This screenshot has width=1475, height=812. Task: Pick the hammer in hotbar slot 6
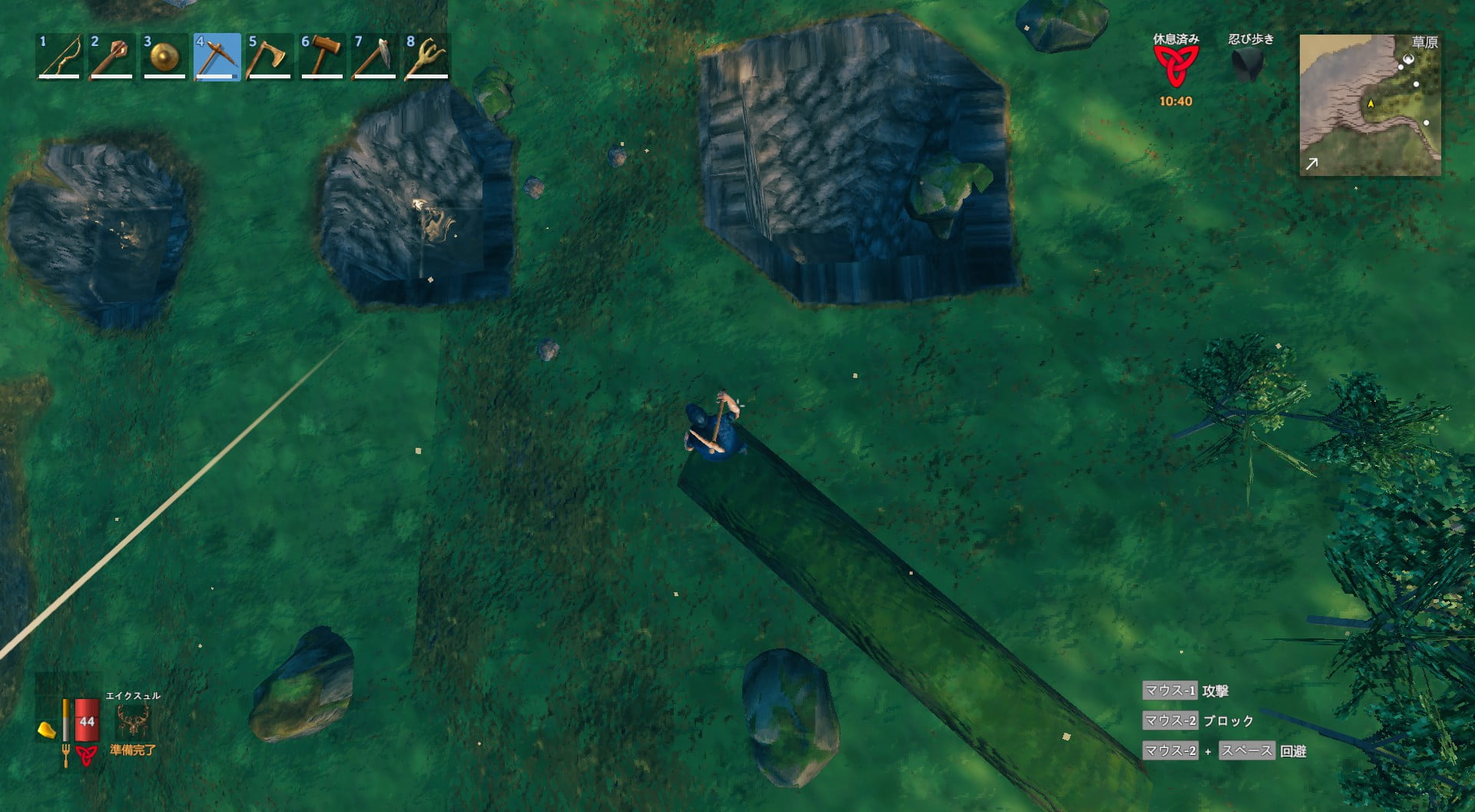click(x=322, y=57)
